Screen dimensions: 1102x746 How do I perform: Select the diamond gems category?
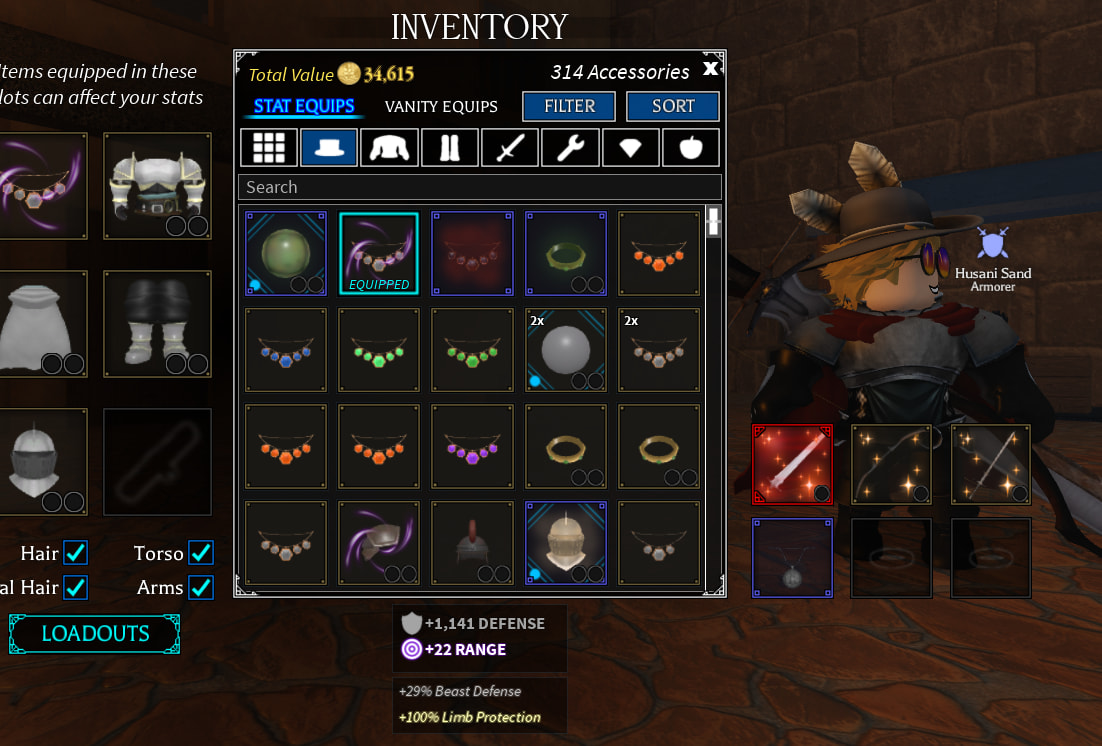tap(630, 148)
